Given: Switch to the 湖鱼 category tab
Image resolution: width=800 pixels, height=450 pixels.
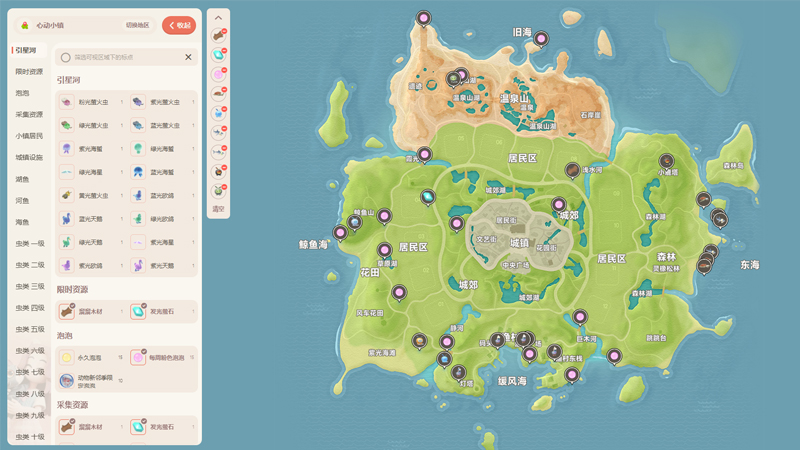Looking at the screenshot, I should [x=22, y=179].
